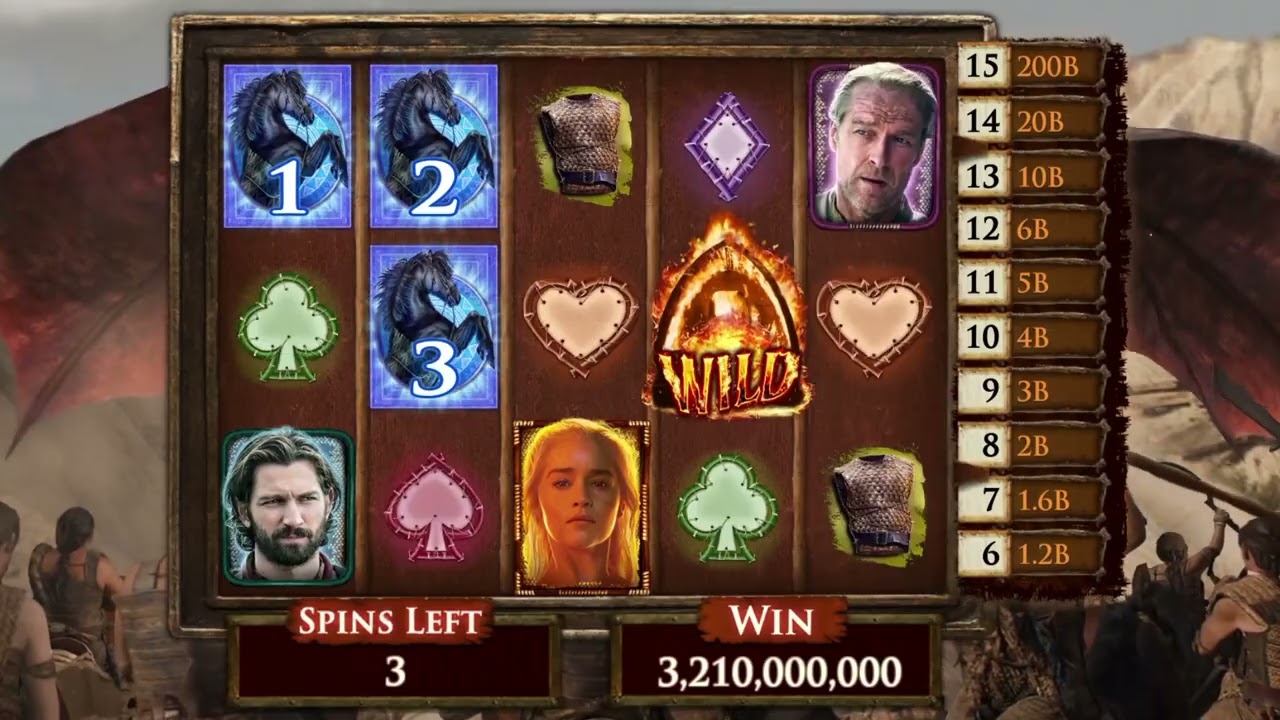Click the purple diamond card symbol

point(725,142)
